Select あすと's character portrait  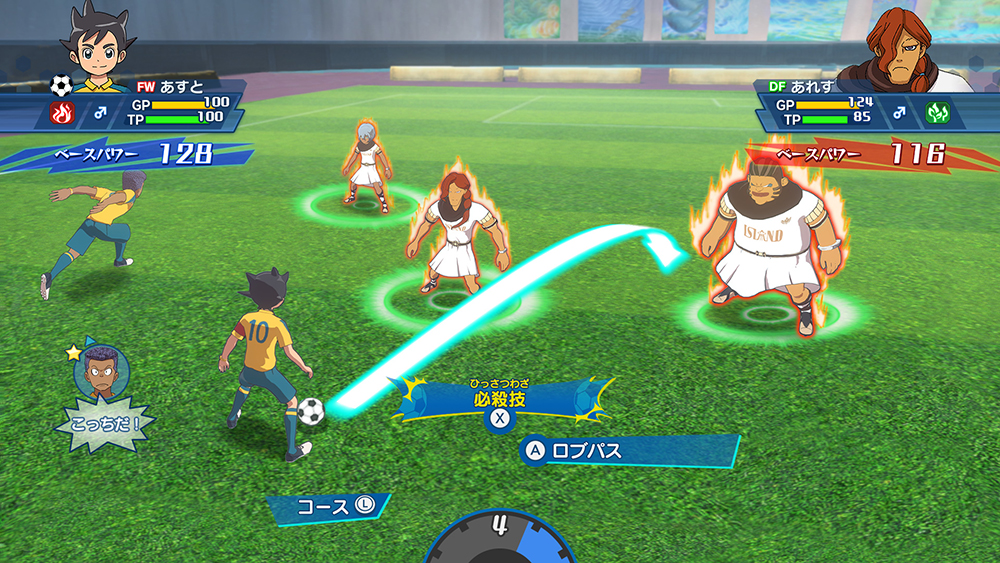pyautogui.click(x=99, y=42)
